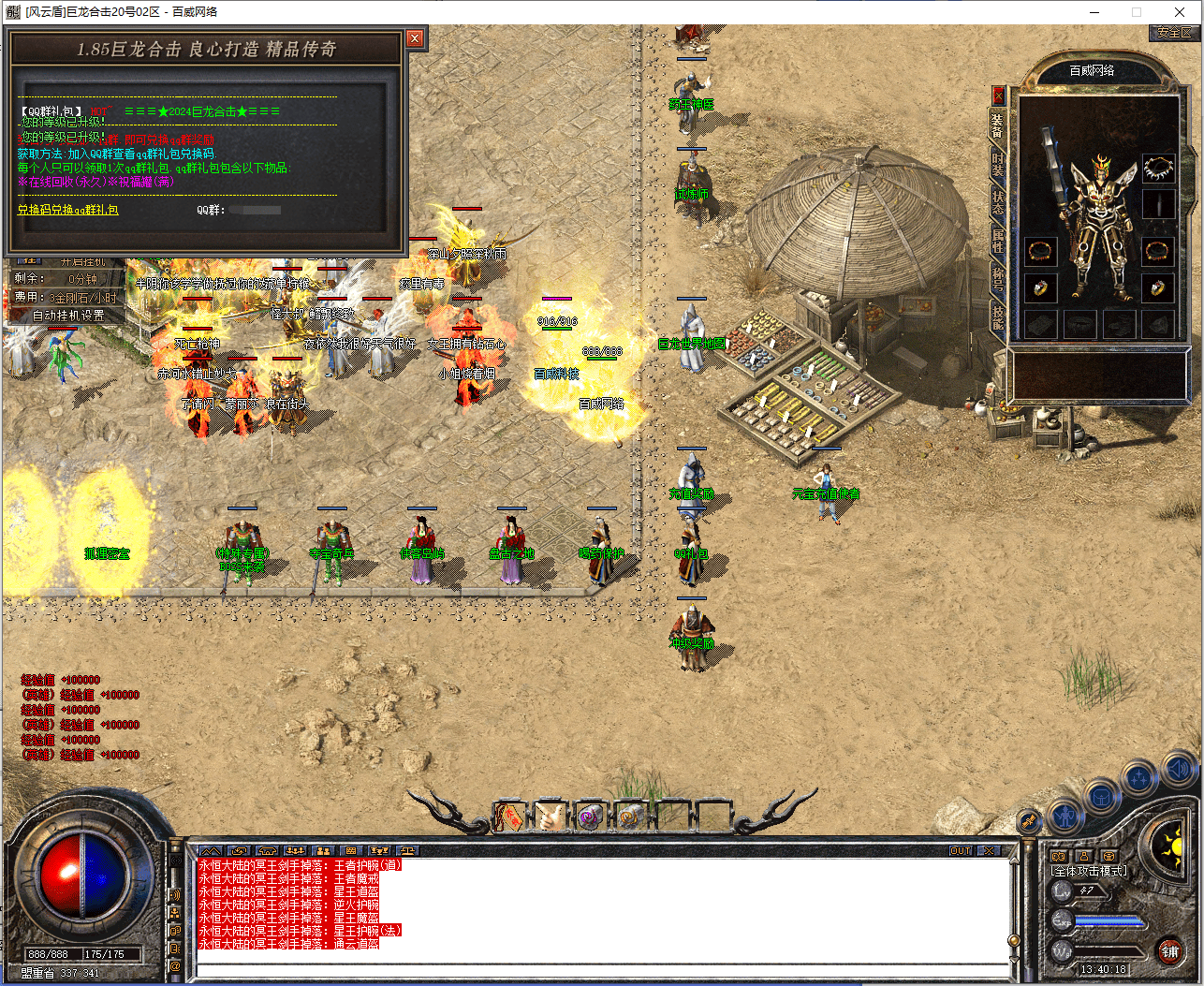Close the character equipment panel
The image size is (1204, 986).
[x=998, y=95]
